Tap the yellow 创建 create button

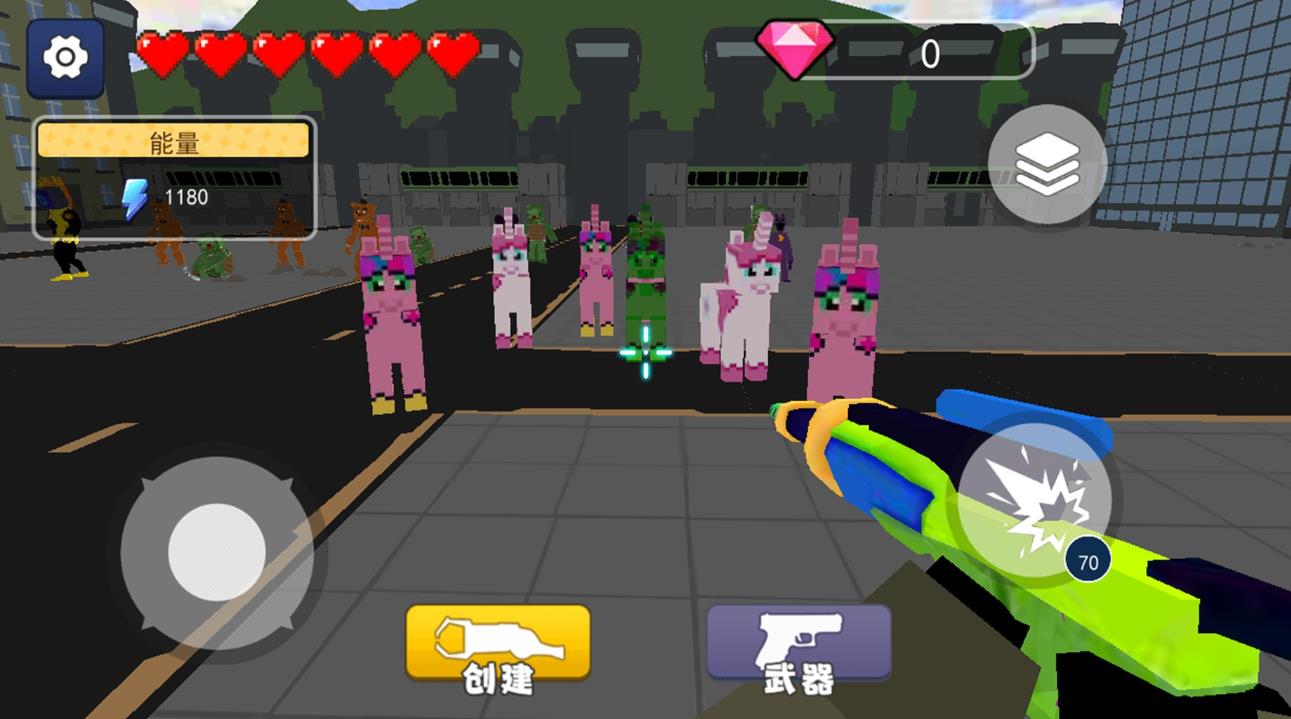pyautogui.click(x=498, y=647)
